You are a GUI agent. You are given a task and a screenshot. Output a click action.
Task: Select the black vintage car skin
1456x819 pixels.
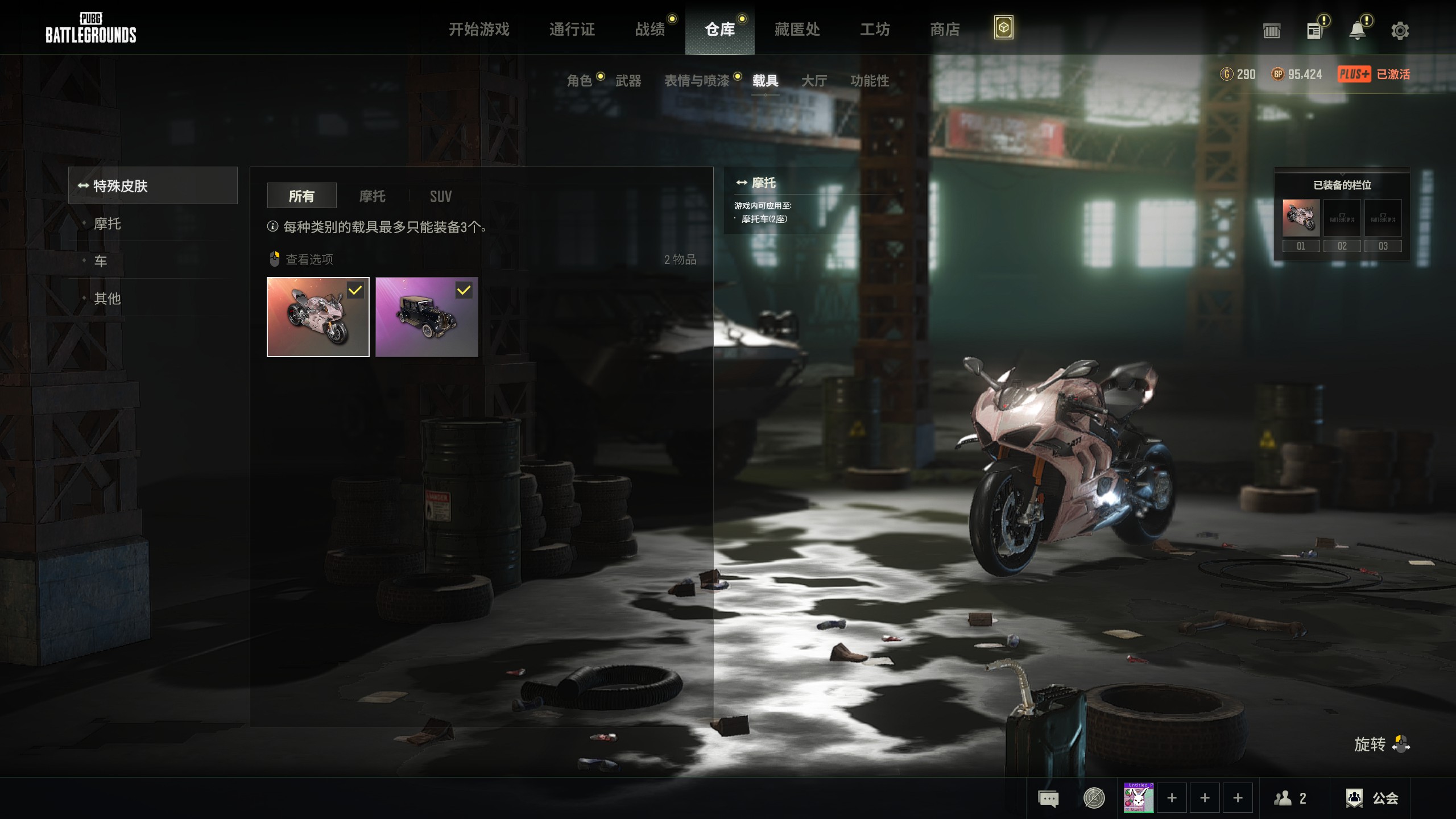[x=427, y=317]
